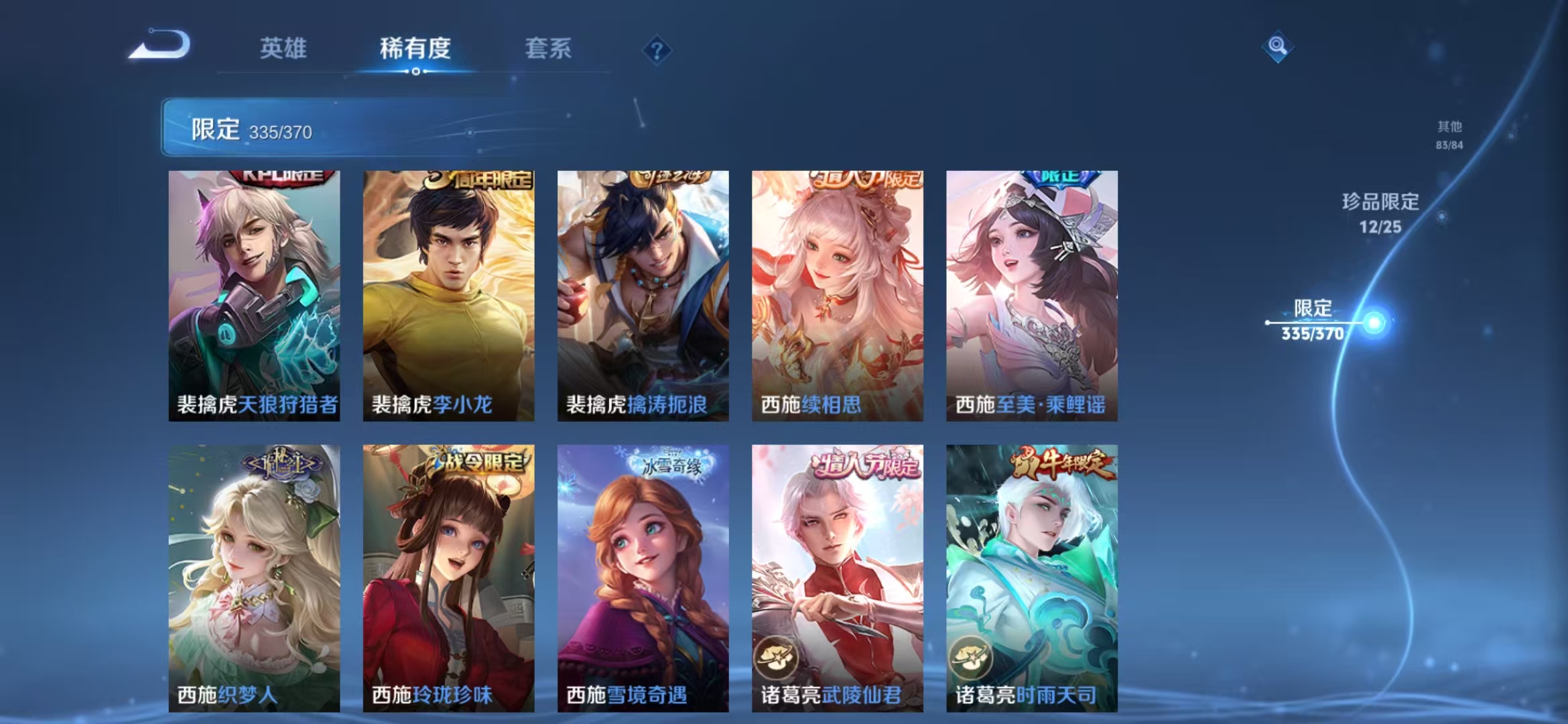Switch to the 套系 tab
Image resolution: width=1568 pixels, height=724 pixels.
point(547,48)
